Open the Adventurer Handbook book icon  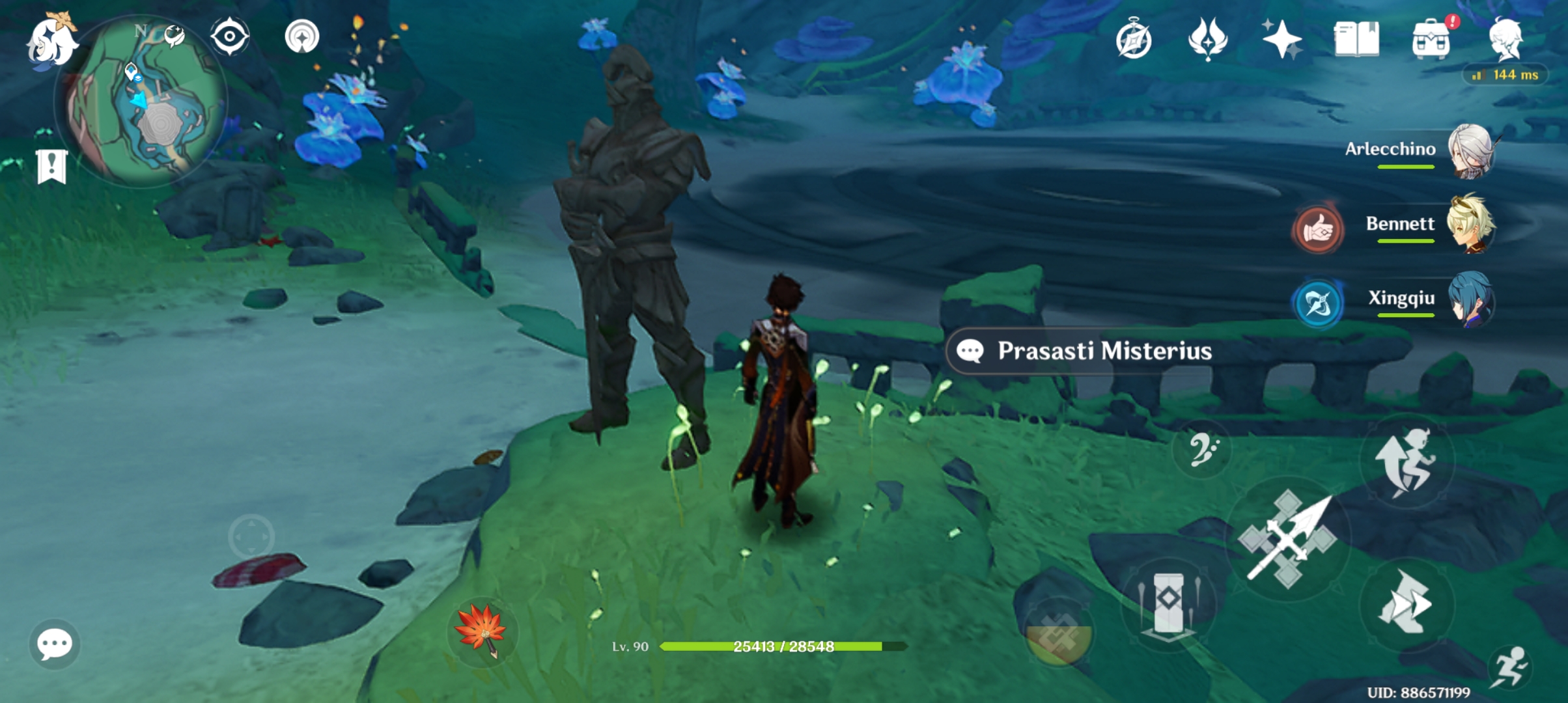1358,40
